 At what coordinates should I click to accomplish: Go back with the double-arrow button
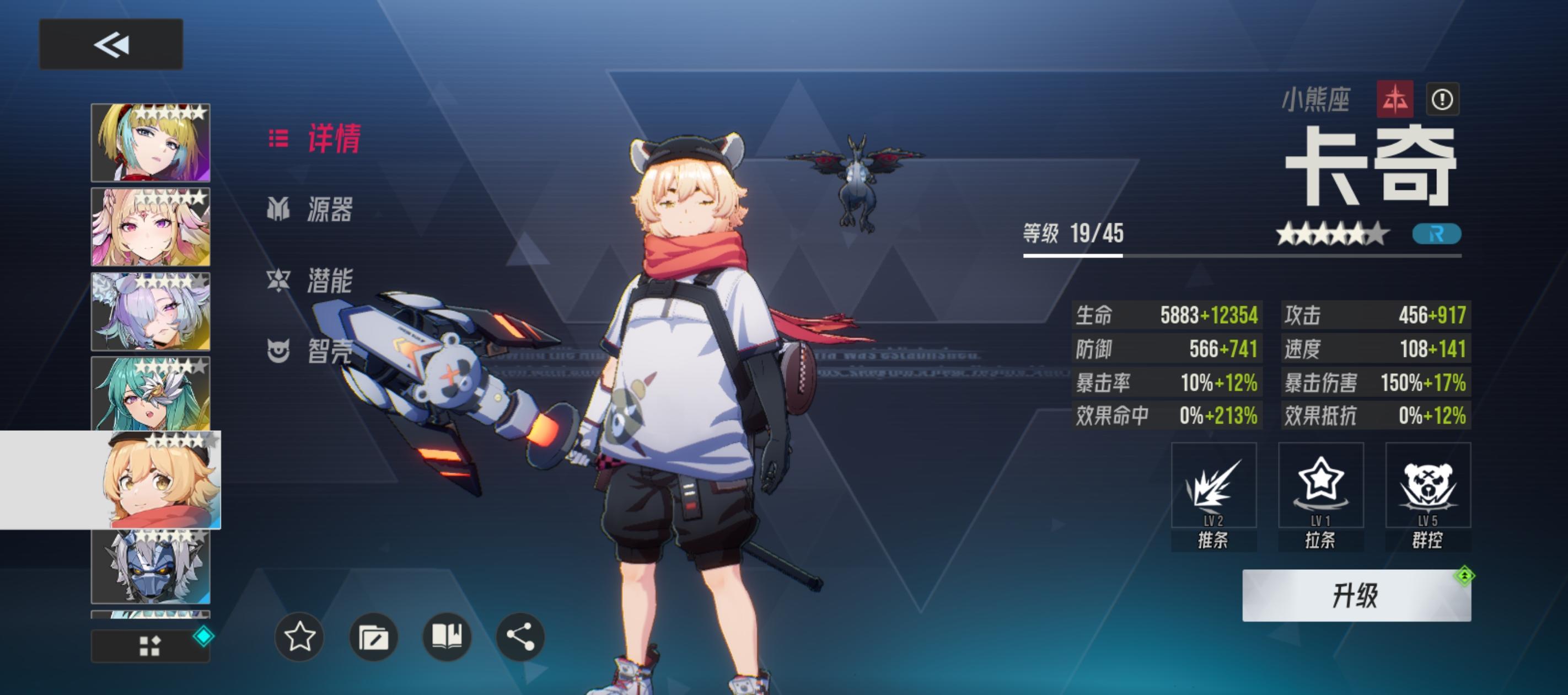click(111, 44)
